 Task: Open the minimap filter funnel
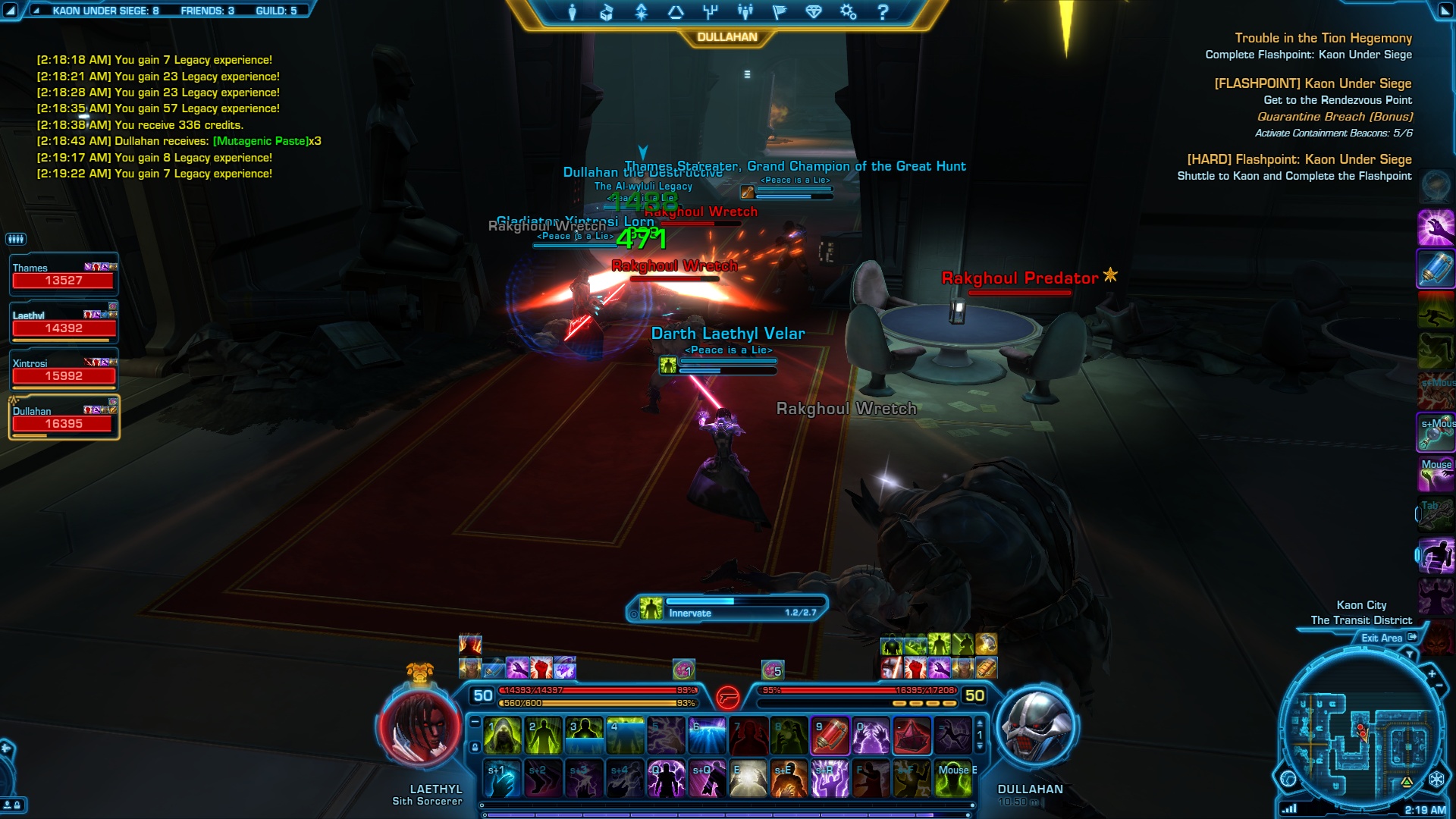pos(1410,654)
